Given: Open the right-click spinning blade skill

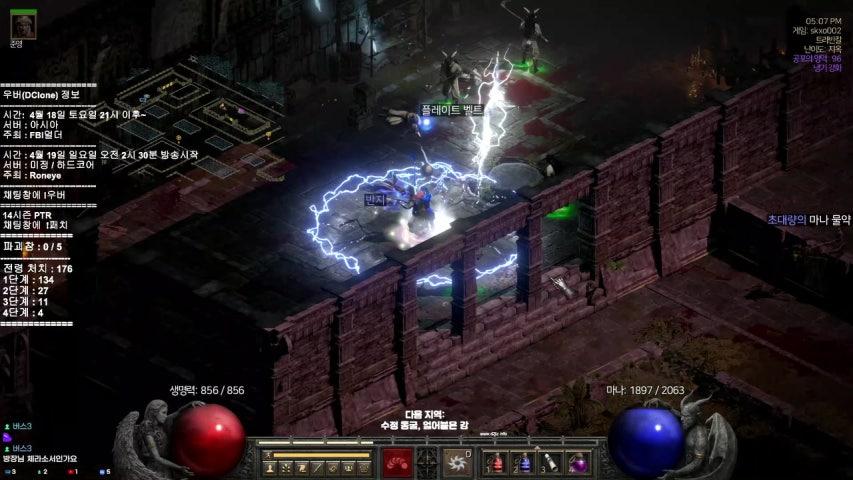Looking at the screenshot, I should [457, 463].
